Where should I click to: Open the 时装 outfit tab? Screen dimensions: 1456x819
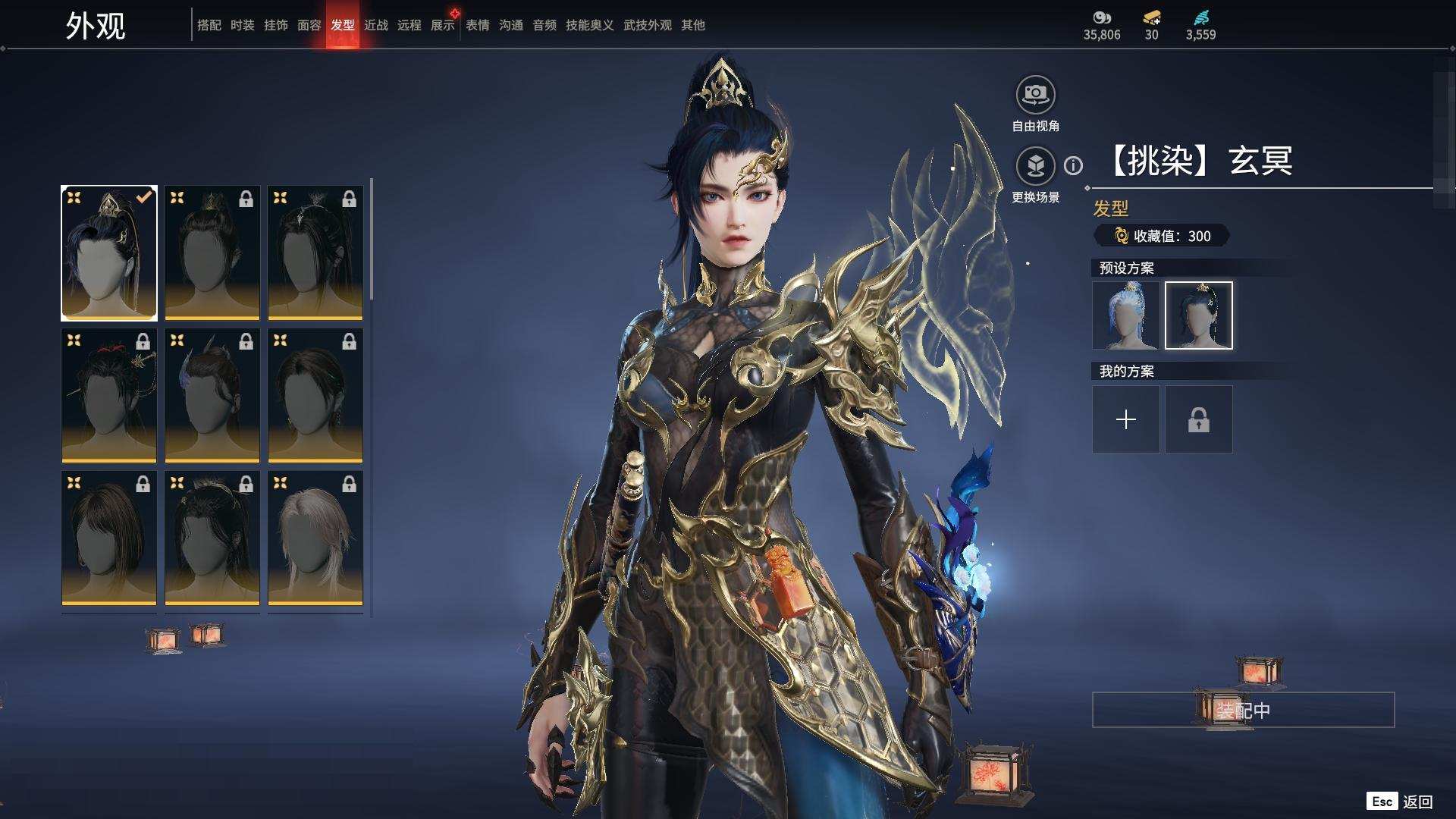click(x=242, y=25)
